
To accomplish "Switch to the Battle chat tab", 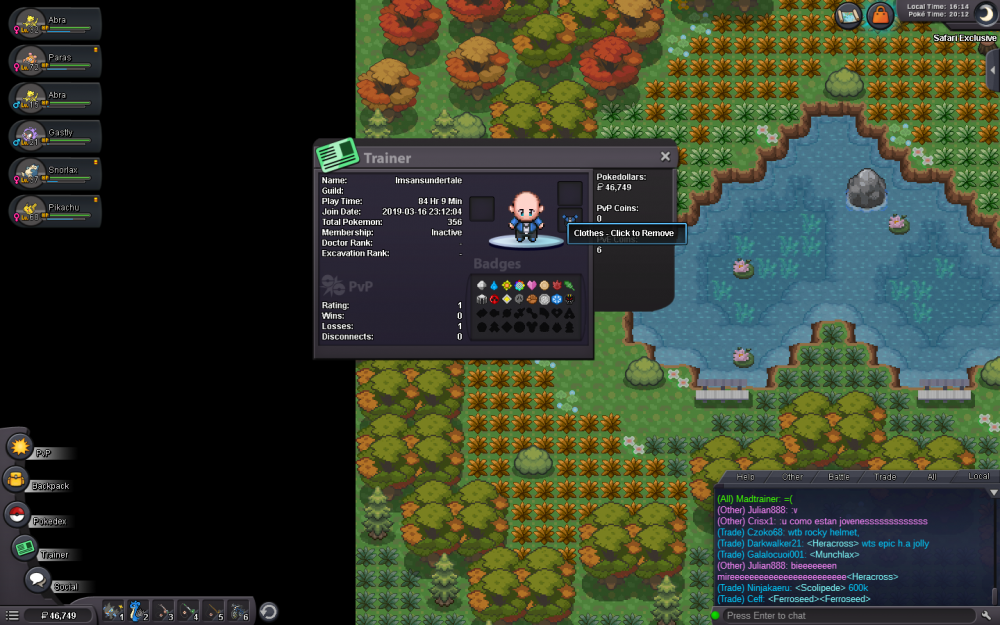I will pos(839,477).
